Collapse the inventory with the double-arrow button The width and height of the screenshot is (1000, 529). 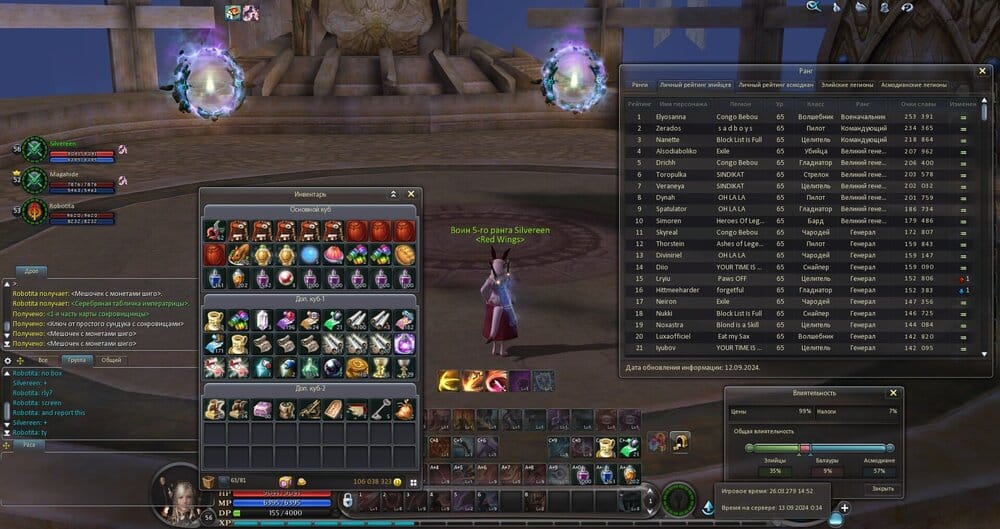pyautogui.click(x=394, y=194)
